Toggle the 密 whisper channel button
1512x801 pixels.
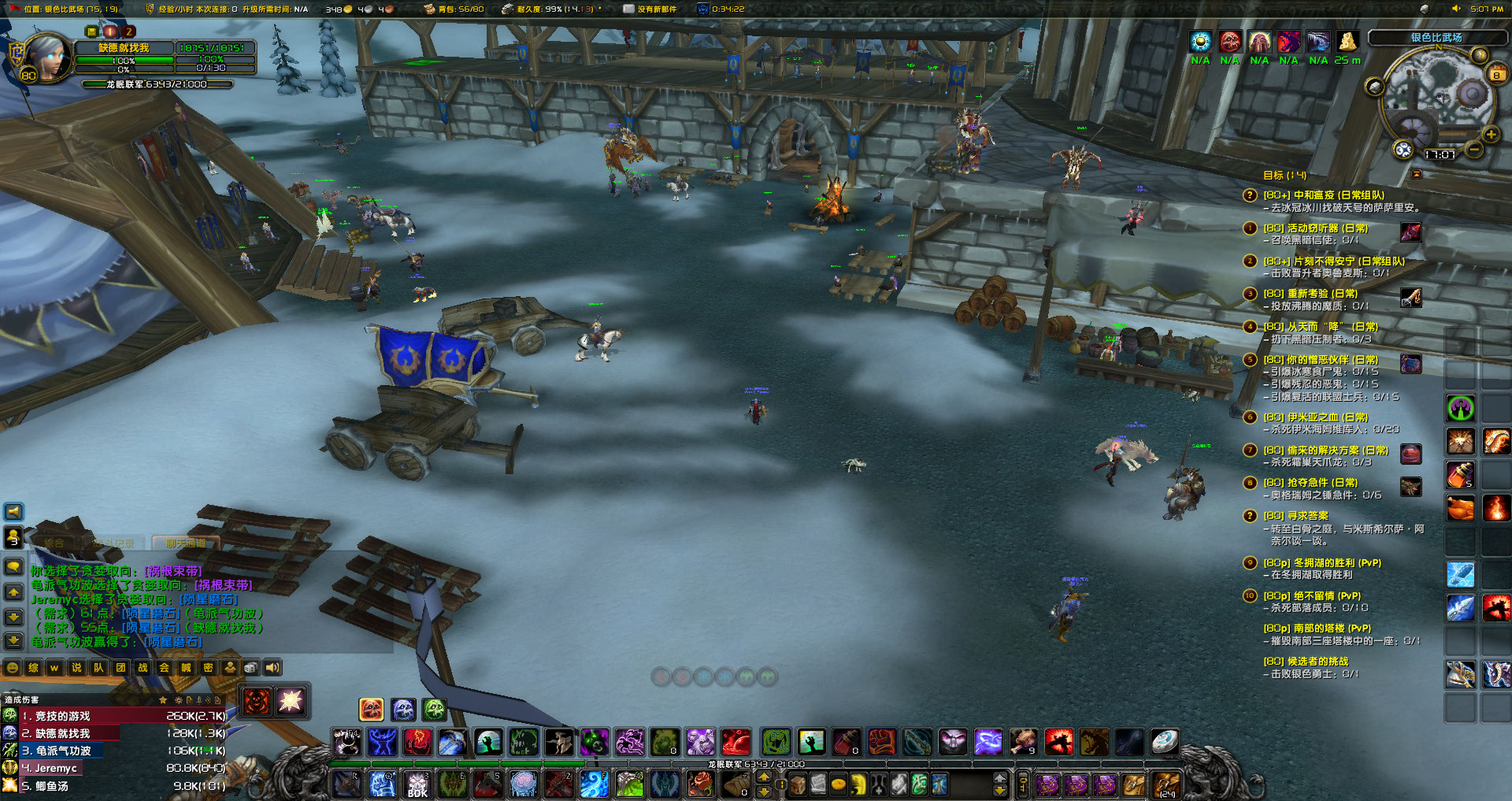(x=209, y=668)
